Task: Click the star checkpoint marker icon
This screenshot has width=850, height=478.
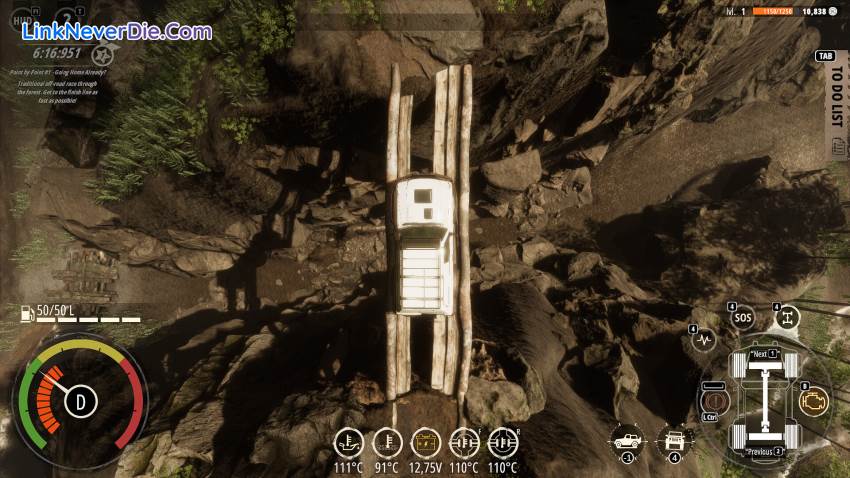Action: click(x=103, y=52)
